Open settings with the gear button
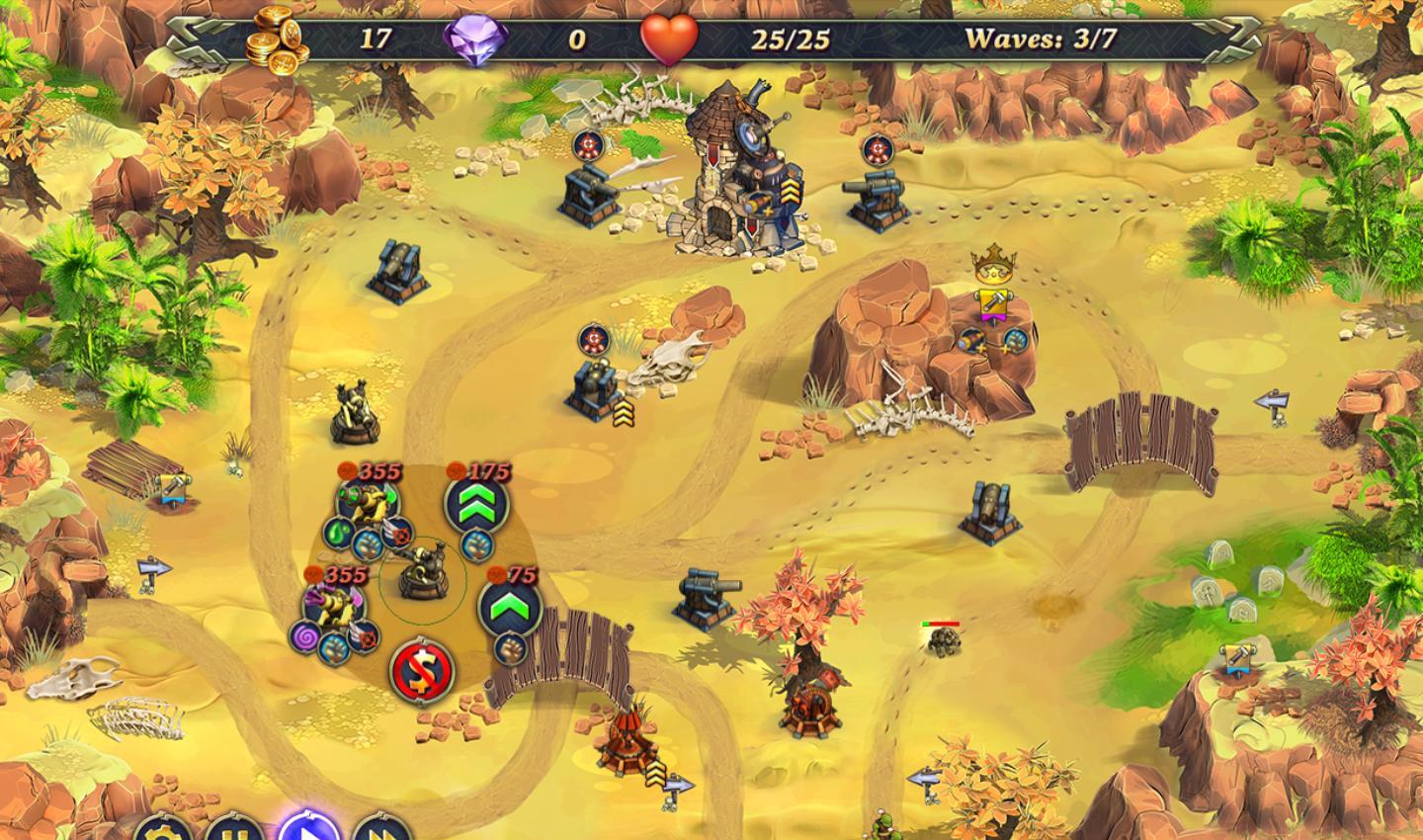 pyautogui.click(x=160, y=830)
